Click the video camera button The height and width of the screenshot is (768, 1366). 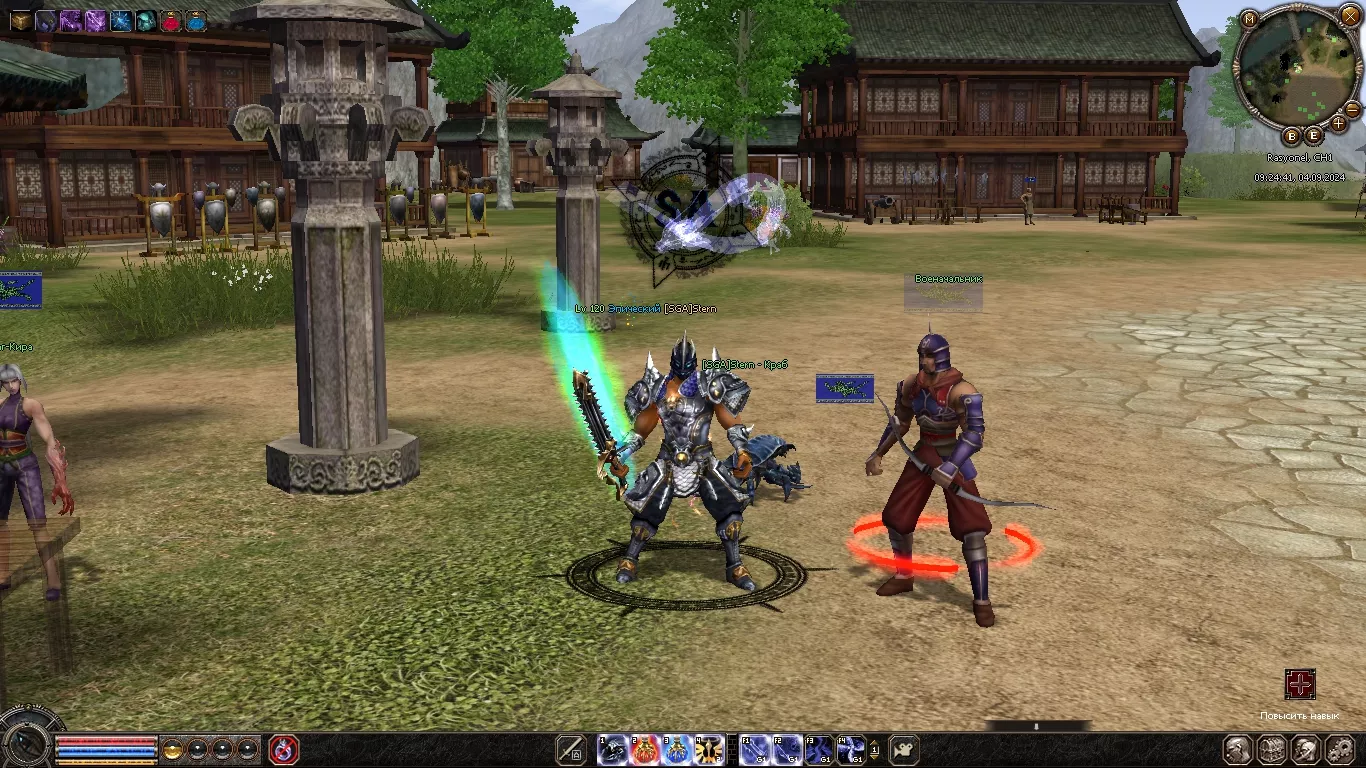coord(904,749)
